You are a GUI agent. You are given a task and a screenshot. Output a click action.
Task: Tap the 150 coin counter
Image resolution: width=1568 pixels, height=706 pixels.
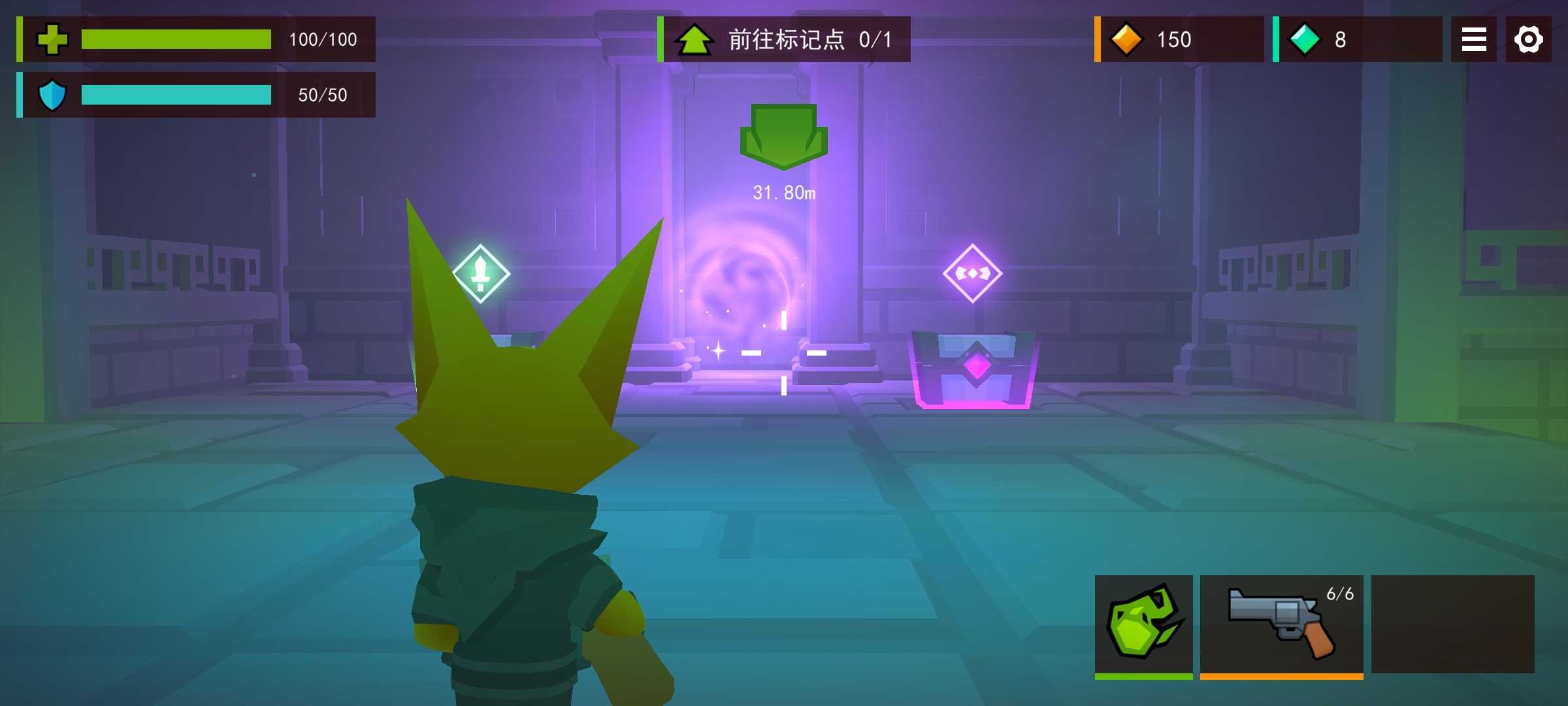(x=1173, y=40)
